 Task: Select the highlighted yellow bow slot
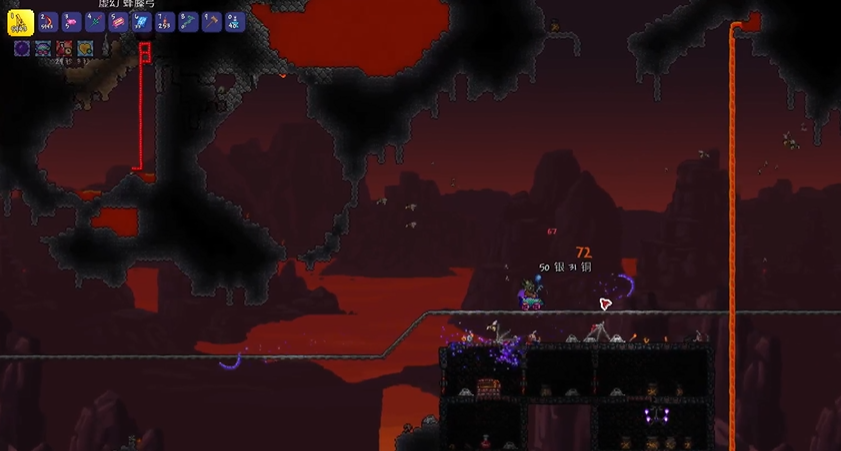[x=21, y=20]
